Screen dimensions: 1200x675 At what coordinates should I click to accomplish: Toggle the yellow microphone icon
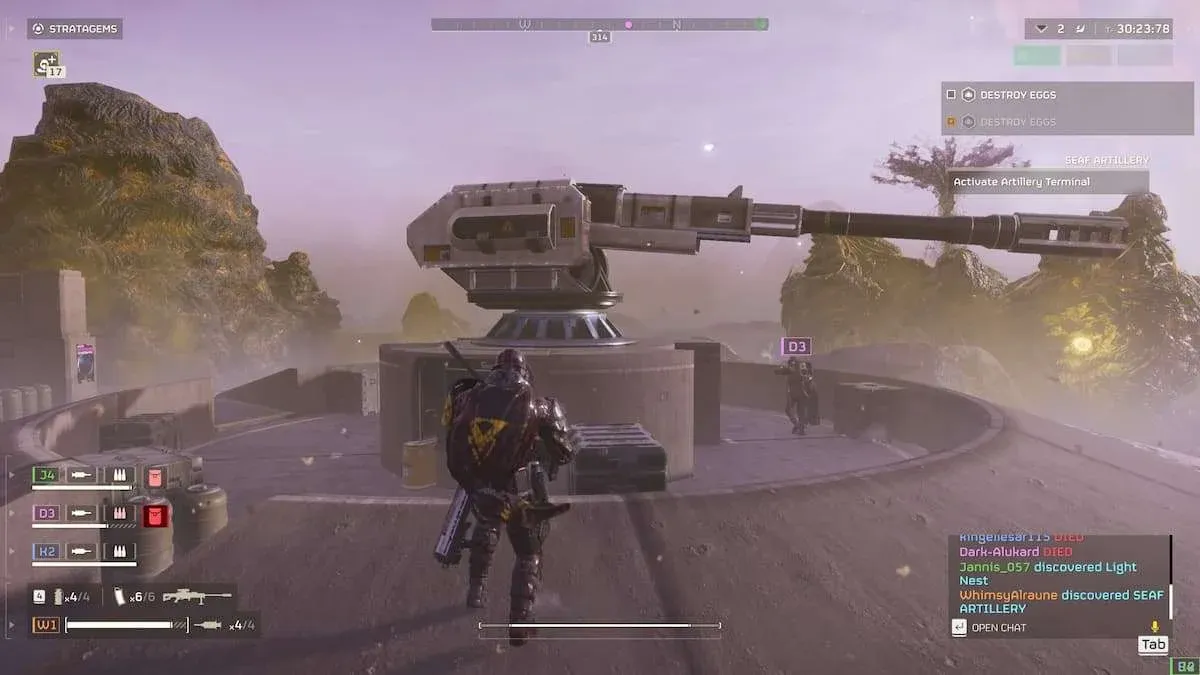pos(1156,627)
